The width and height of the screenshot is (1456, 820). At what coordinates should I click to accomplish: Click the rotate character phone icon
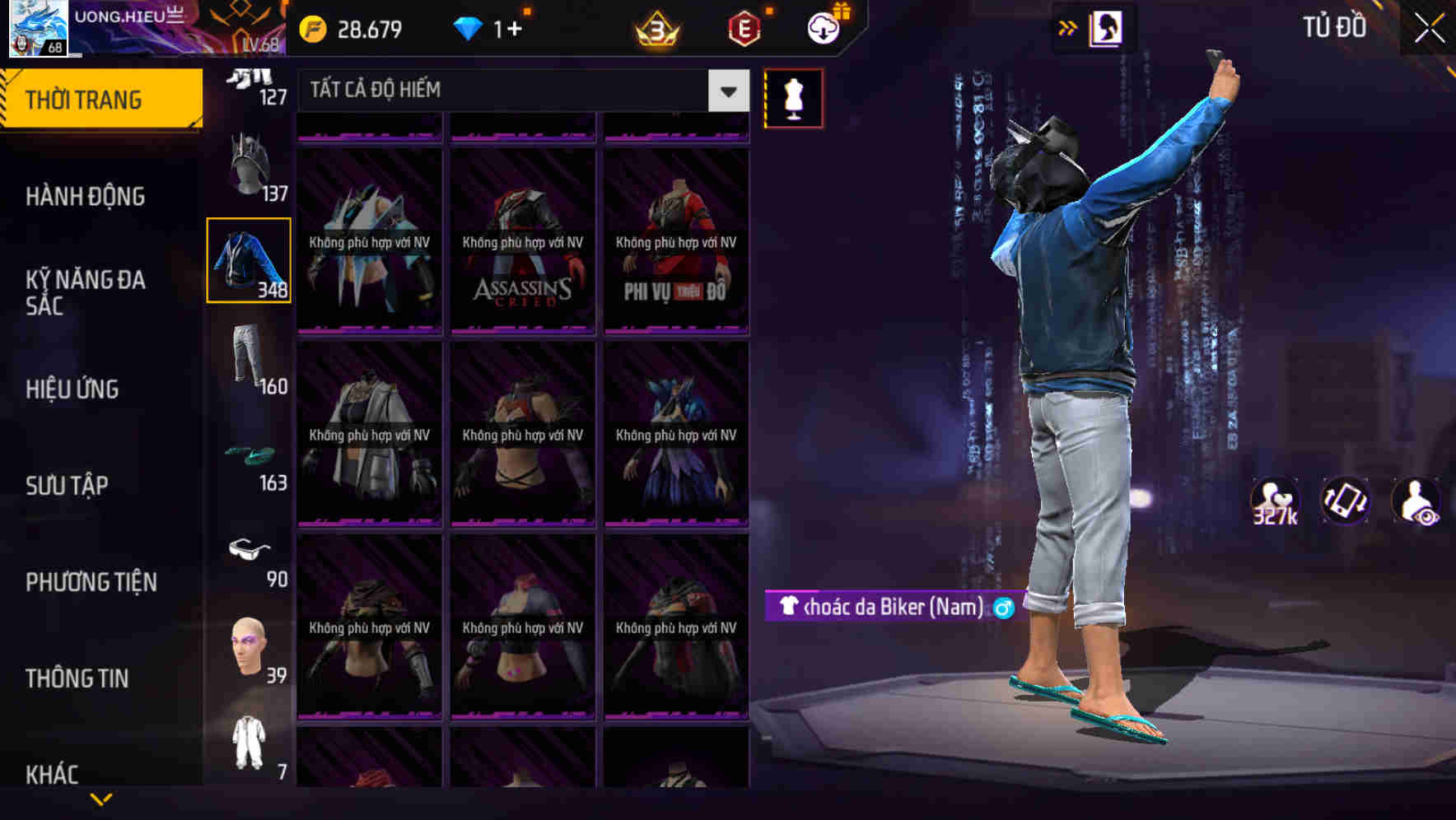coord(1346,501)
